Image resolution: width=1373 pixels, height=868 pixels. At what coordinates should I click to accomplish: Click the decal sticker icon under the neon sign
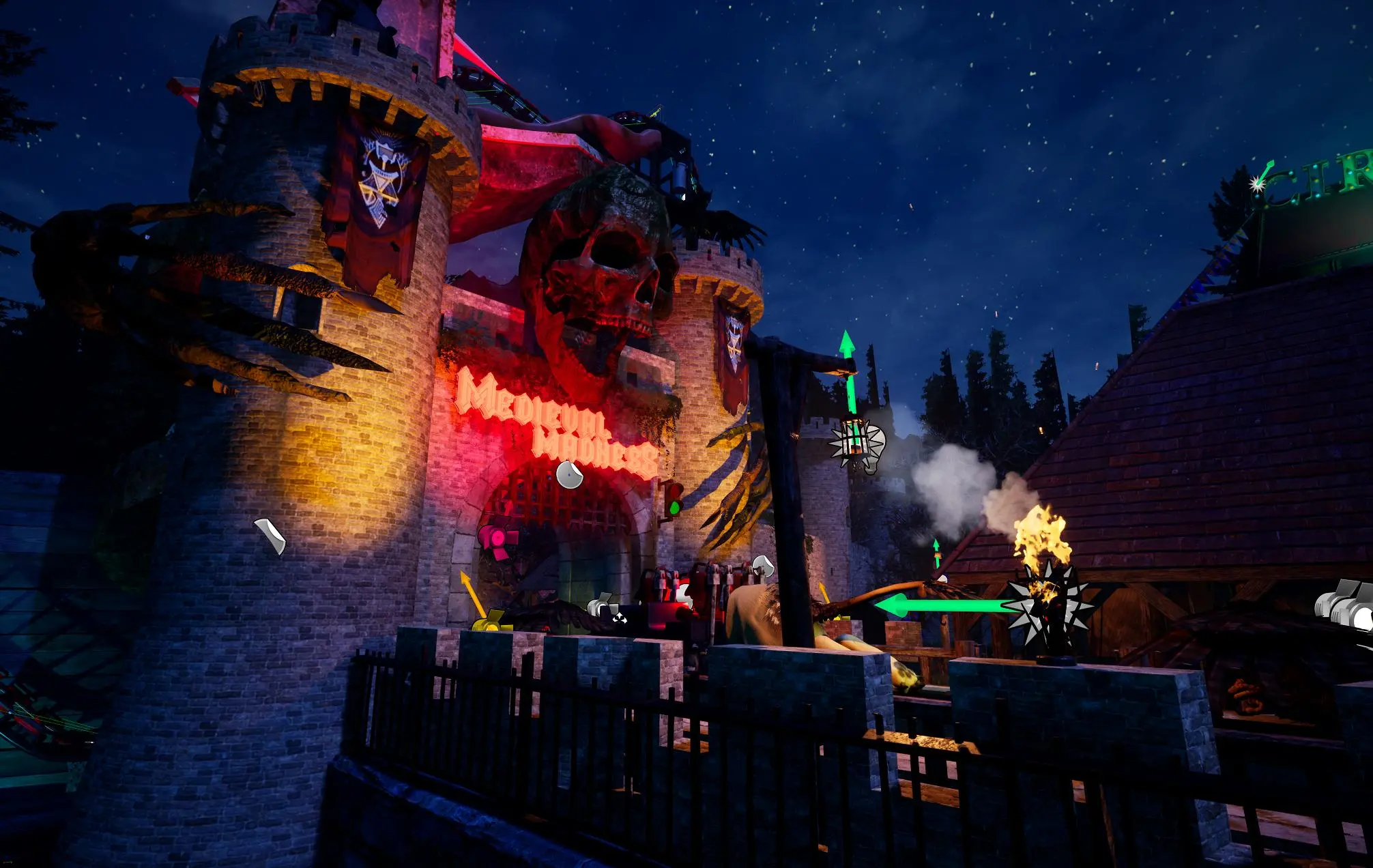[568, 475]
